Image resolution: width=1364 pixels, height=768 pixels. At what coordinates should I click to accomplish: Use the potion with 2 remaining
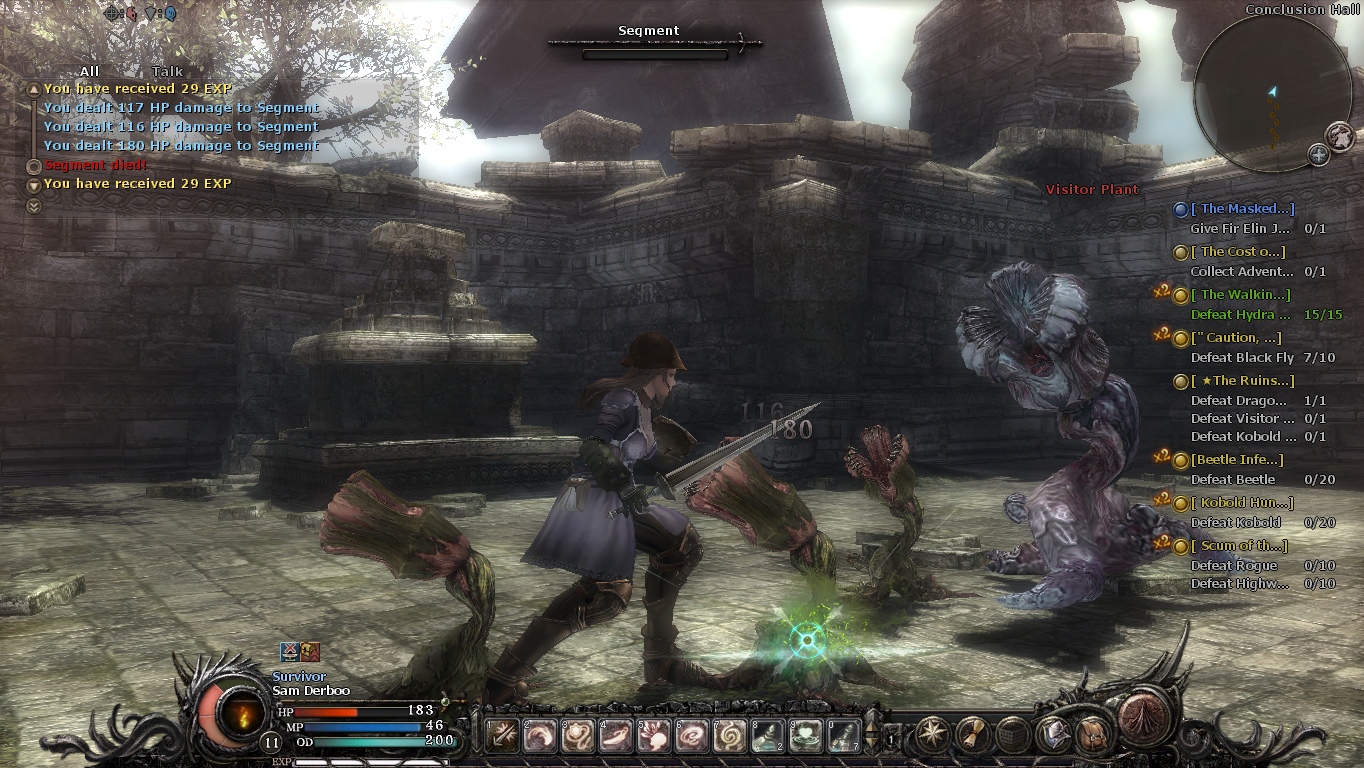pyautogui.click(x=768, y=736)
